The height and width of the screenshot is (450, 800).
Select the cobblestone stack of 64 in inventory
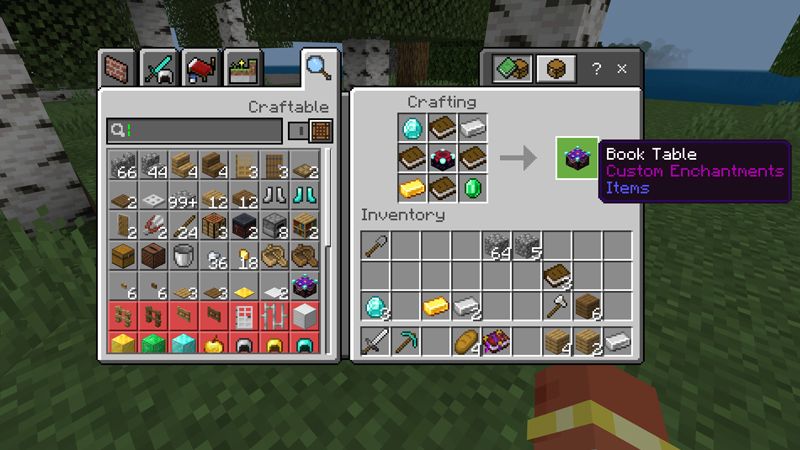point(497,246)
